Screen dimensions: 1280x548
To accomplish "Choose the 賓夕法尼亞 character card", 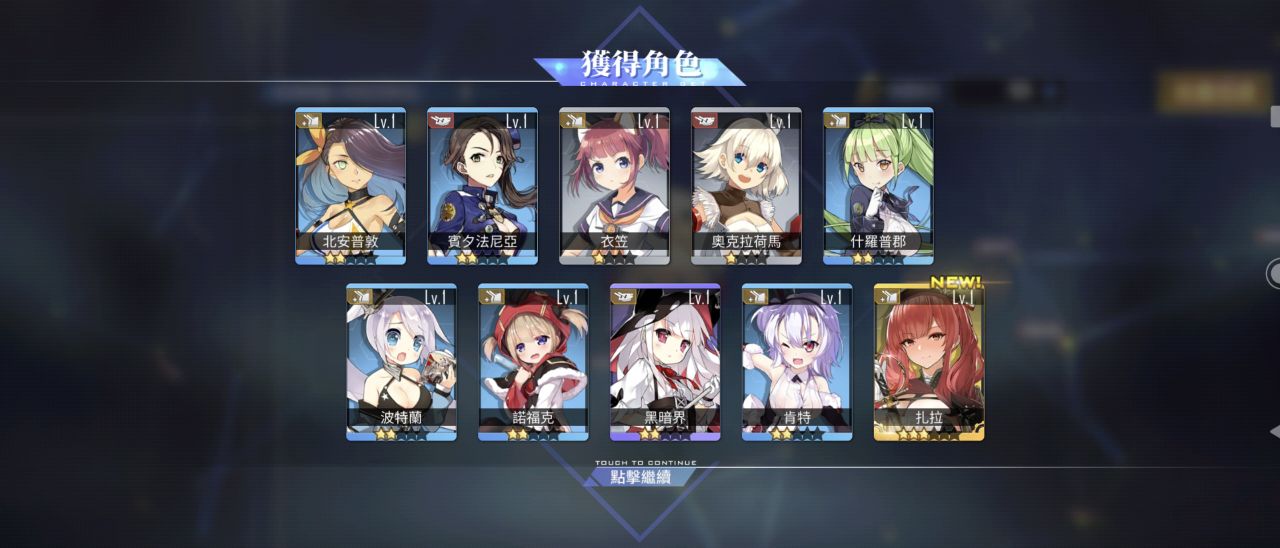I will pos(482,186).
